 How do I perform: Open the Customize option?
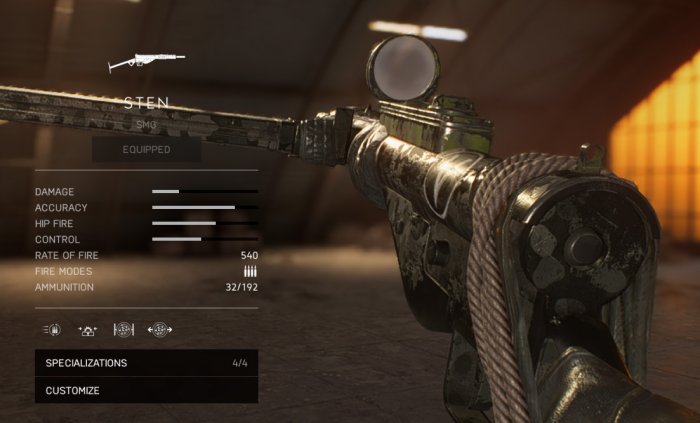[x=146, y=390]
